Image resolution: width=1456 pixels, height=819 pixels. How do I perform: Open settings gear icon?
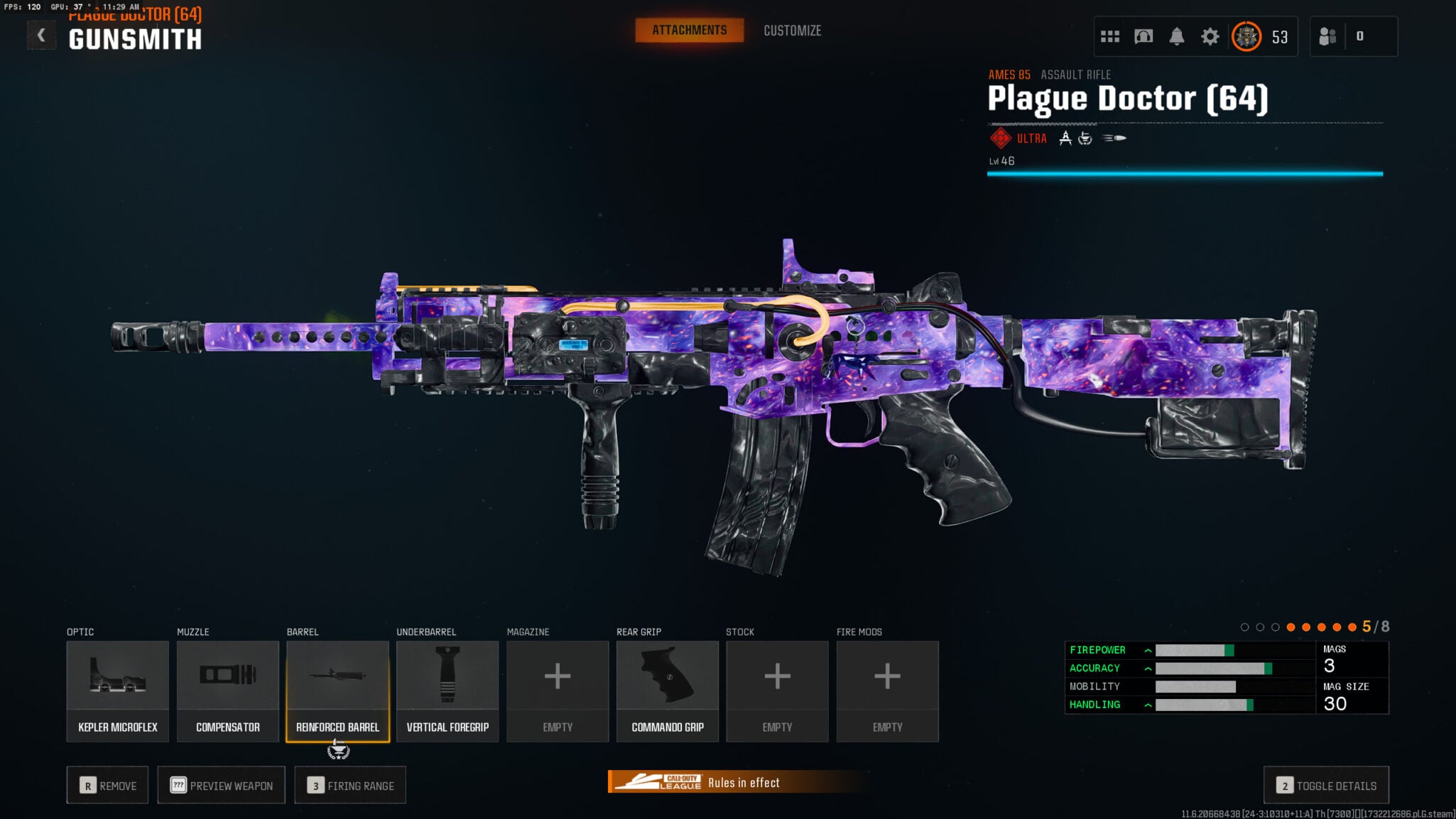1210,36
